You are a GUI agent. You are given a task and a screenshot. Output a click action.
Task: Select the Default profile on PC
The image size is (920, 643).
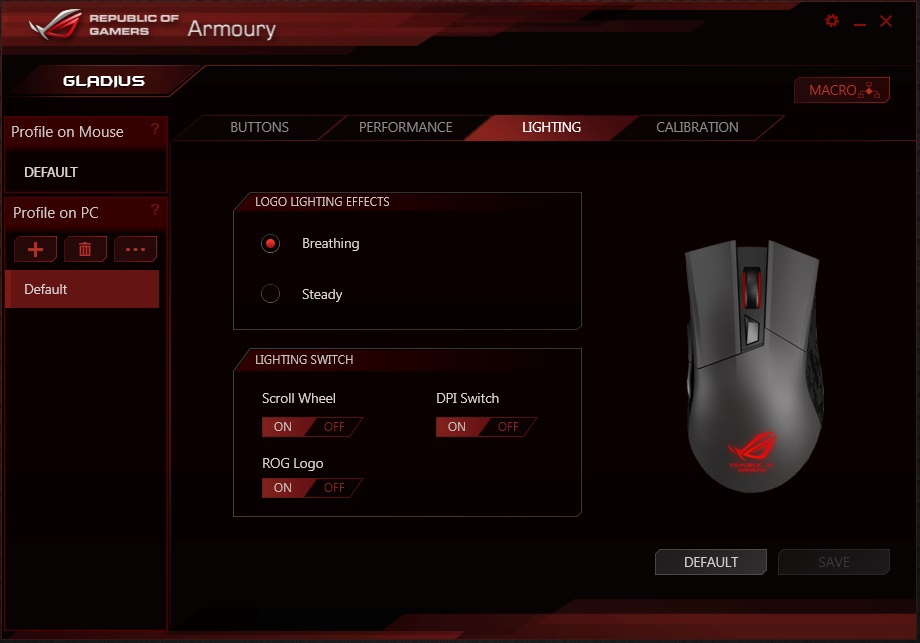pyautogui.click(x=82, y=289)
